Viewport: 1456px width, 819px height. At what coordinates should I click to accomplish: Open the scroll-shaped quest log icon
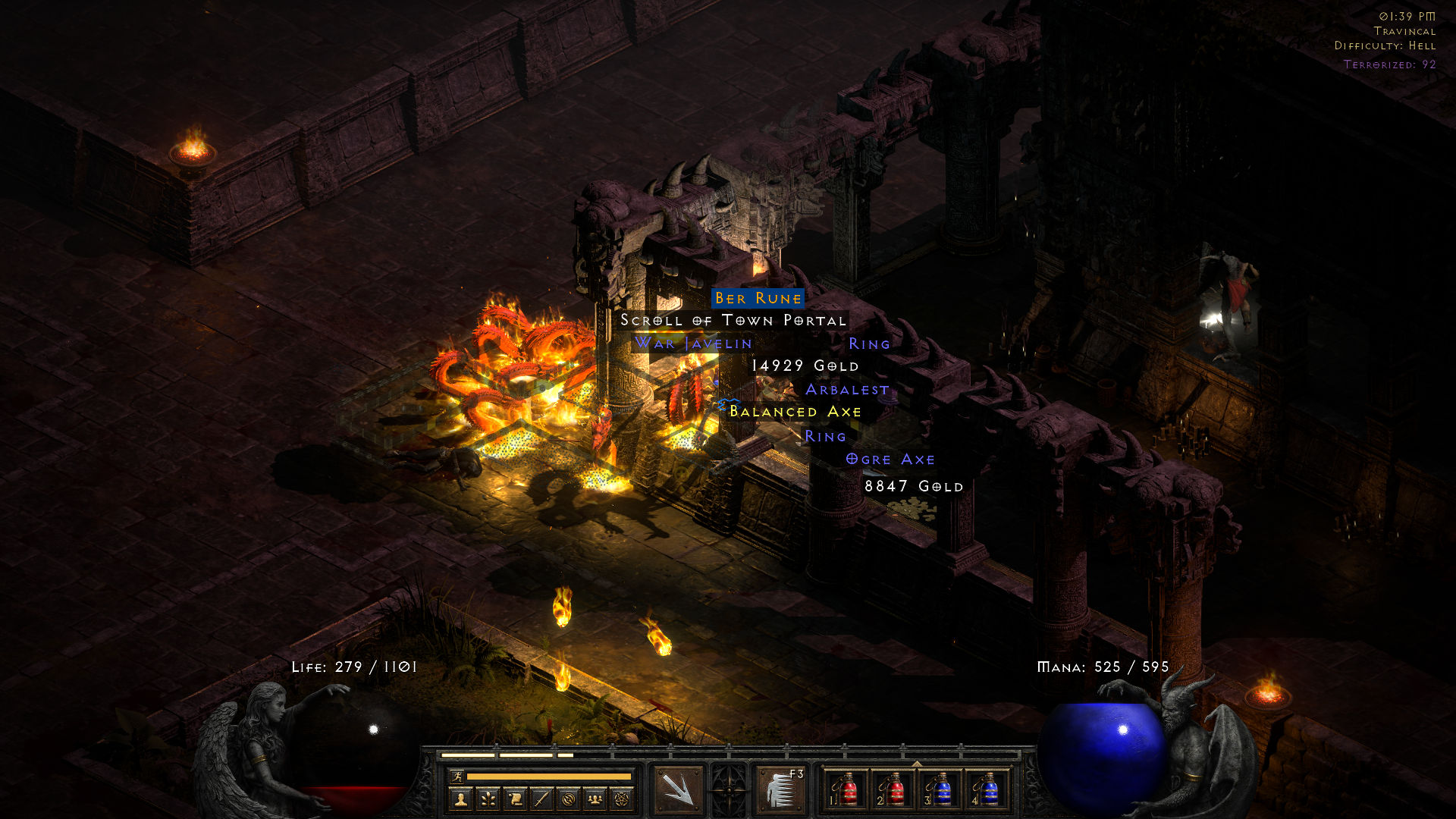515,799
